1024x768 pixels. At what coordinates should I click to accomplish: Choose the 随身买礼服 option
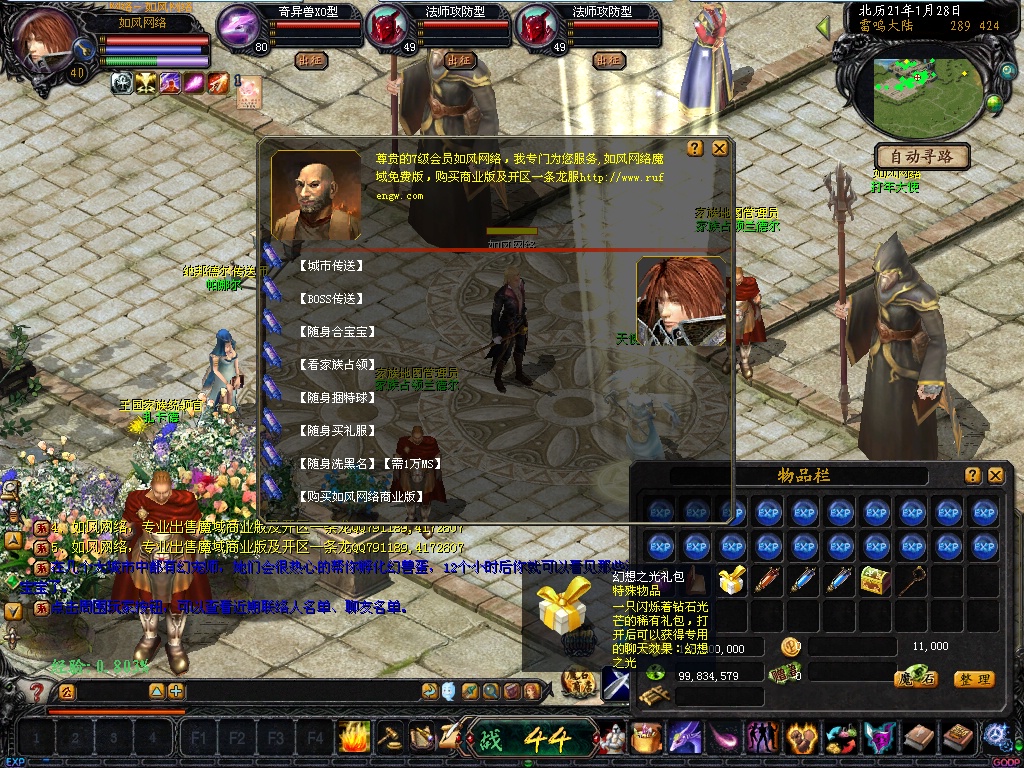point(335,430)
